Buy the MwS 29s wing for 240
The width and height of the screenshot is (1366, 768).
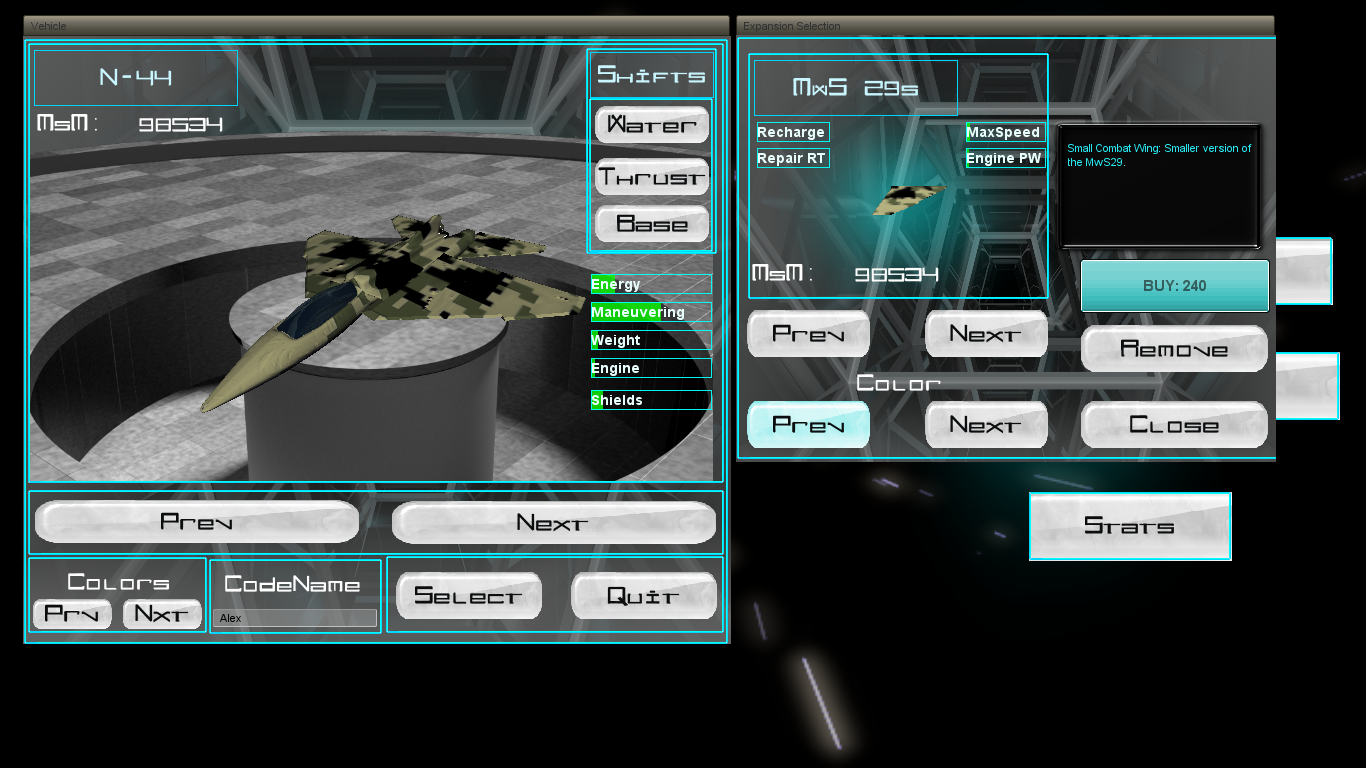click(x=1174, y=286)
